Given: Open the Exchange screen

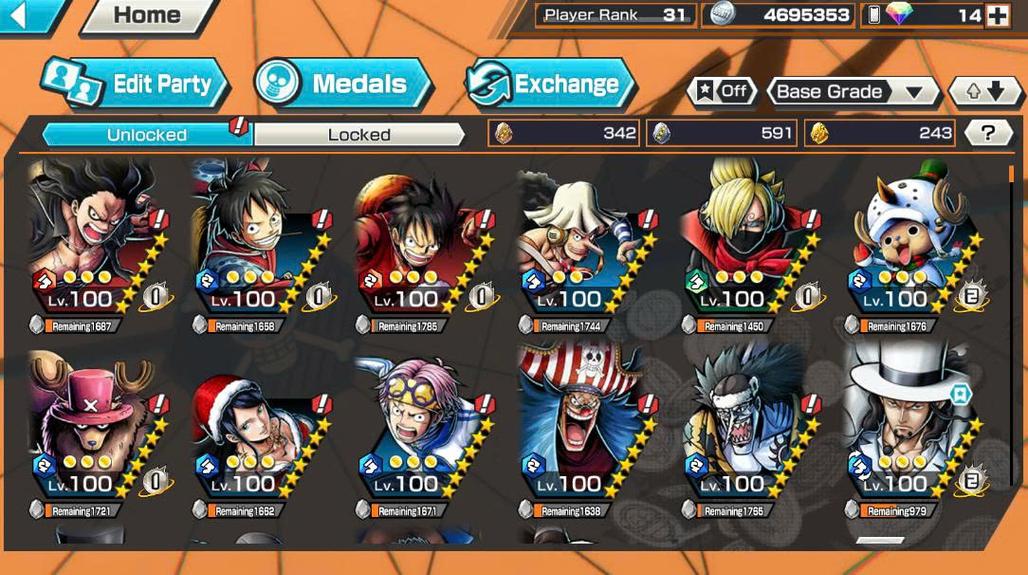Looking at the screenshot, I should (x=550, y=84).
